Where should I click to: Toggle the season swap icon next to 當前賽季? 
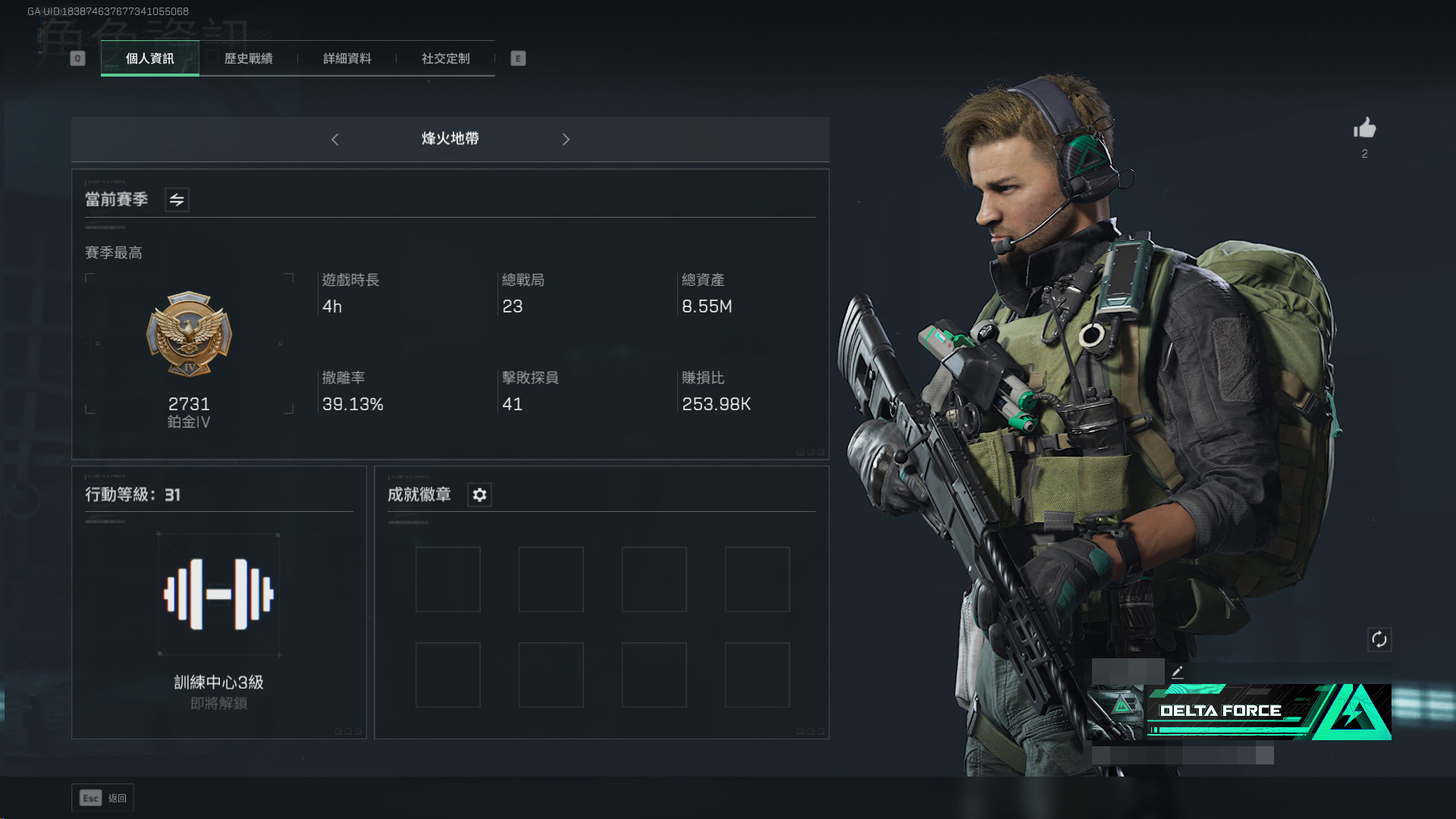click(x=177, y=200)
